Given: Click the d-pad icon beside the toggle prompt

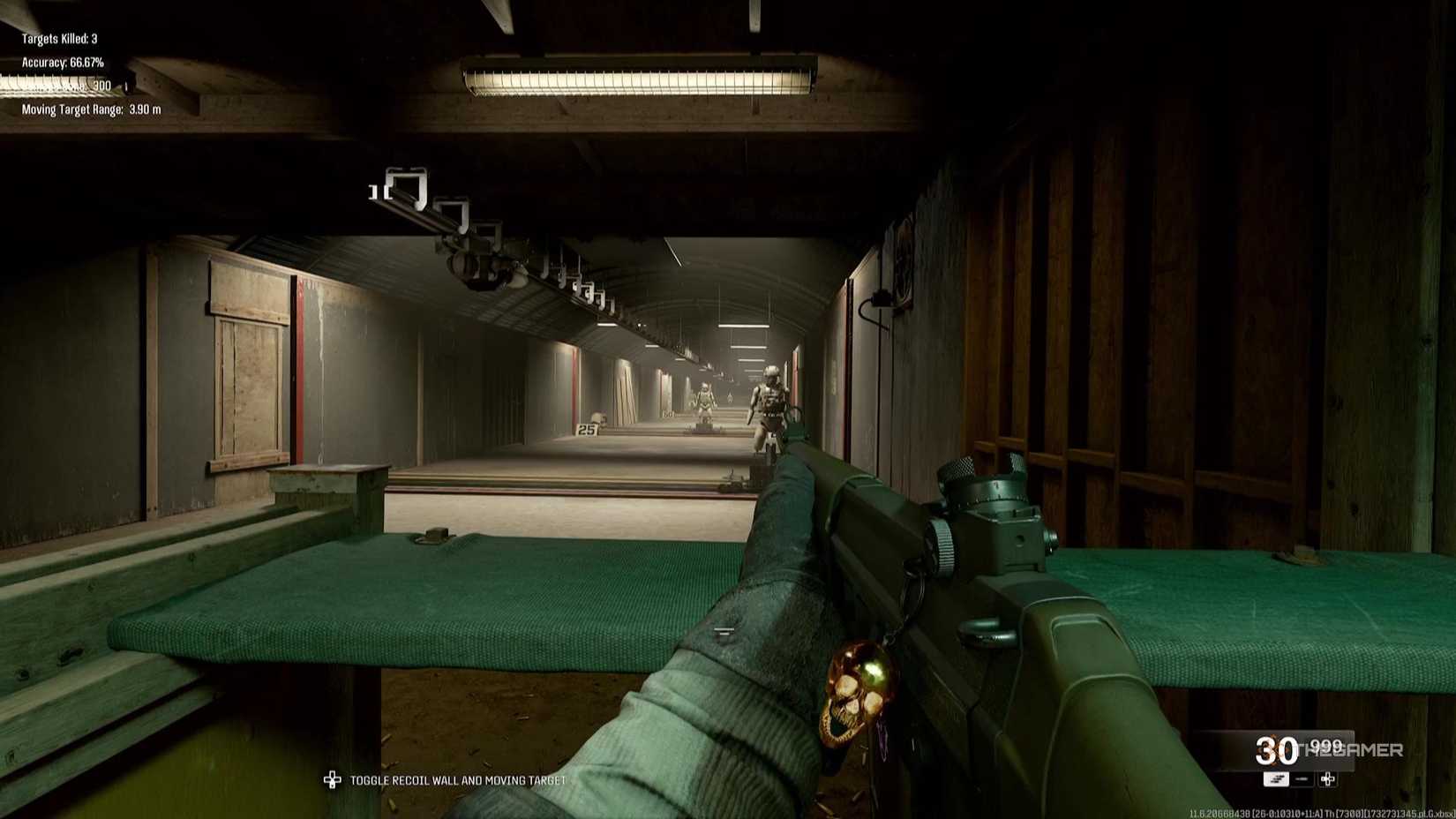Looking at the screenshot, I should pos(334,780).
